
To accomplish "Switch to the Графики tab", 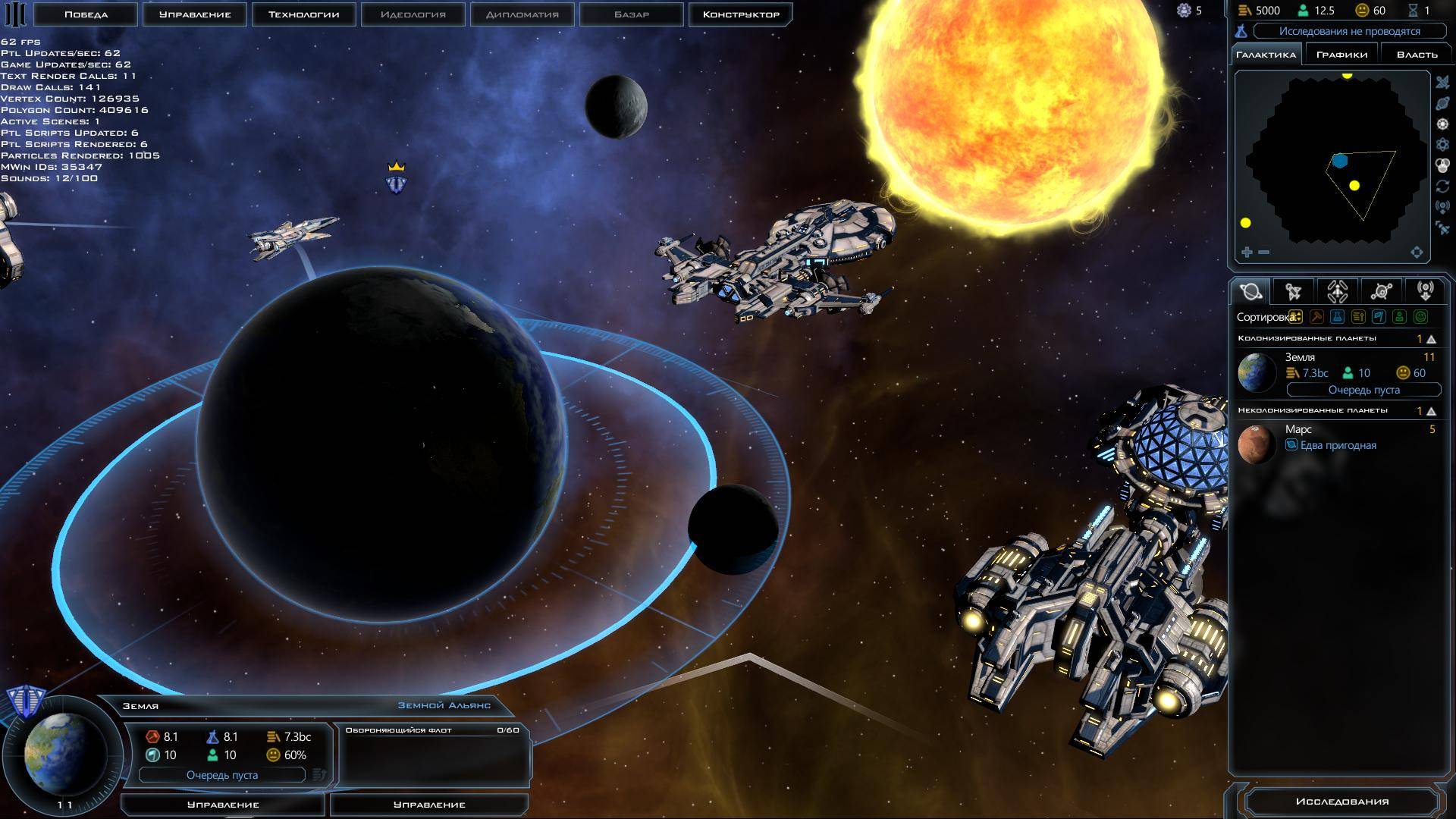I will [1341, 55].
